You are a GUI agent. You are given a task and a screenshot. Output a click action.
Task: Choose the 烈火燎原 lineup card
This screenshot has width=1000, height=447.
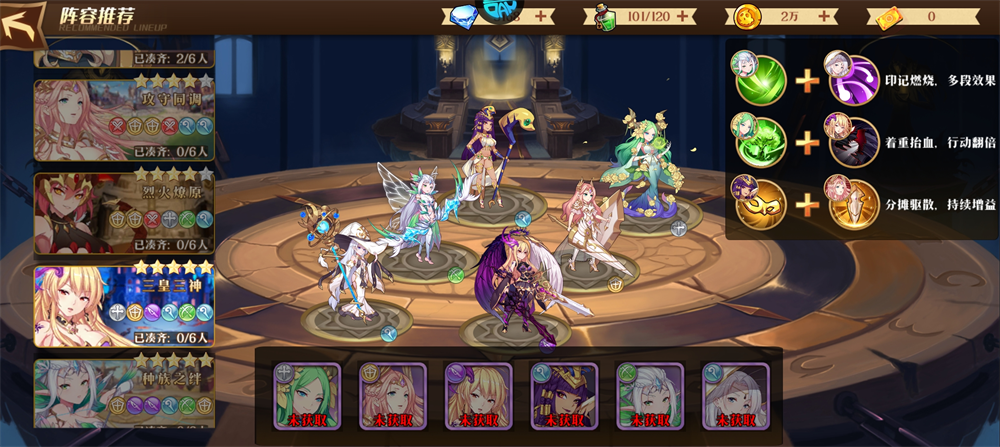click(124, 212)
